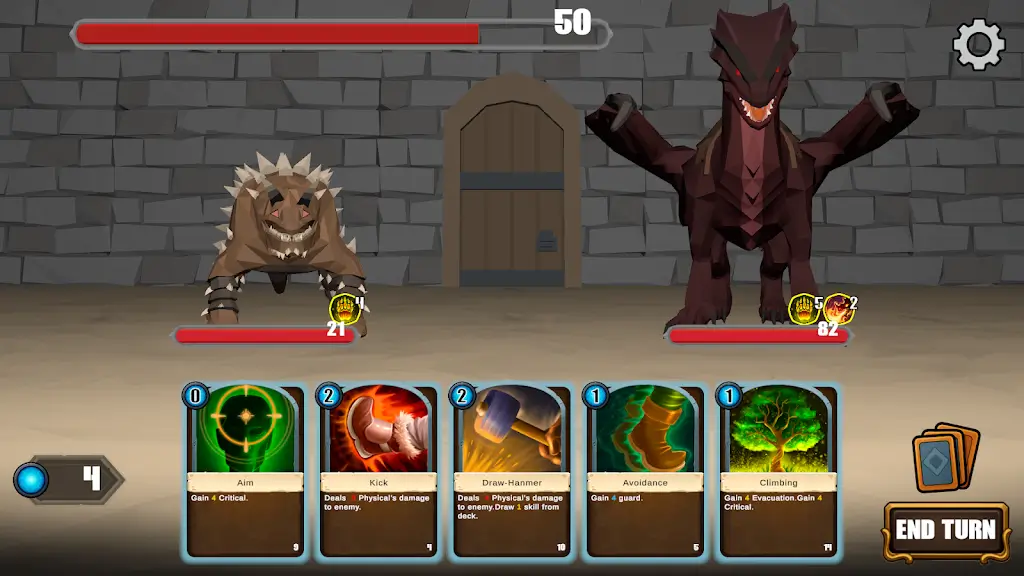Viewport: 1024px width, 576px height.
Task: View the card deck pile
Action: tap(945, 457)
